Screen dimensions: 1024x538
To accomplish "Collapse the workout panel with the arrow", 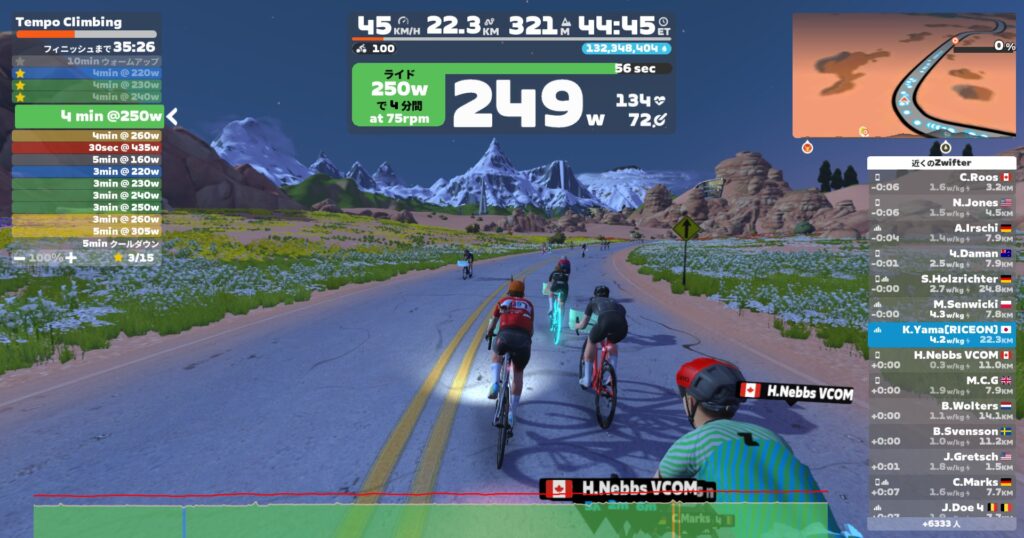I will tap(172, 117).
